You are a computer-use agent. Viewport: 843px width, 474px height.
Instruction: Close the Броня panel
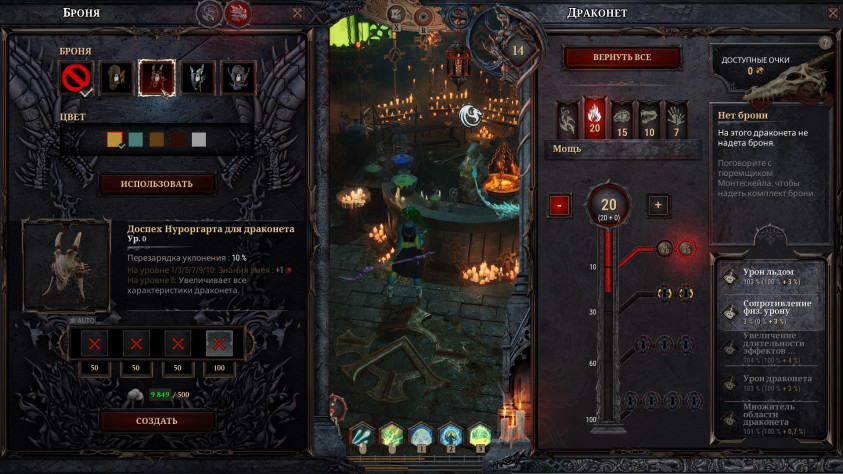(x=297, y=13)
